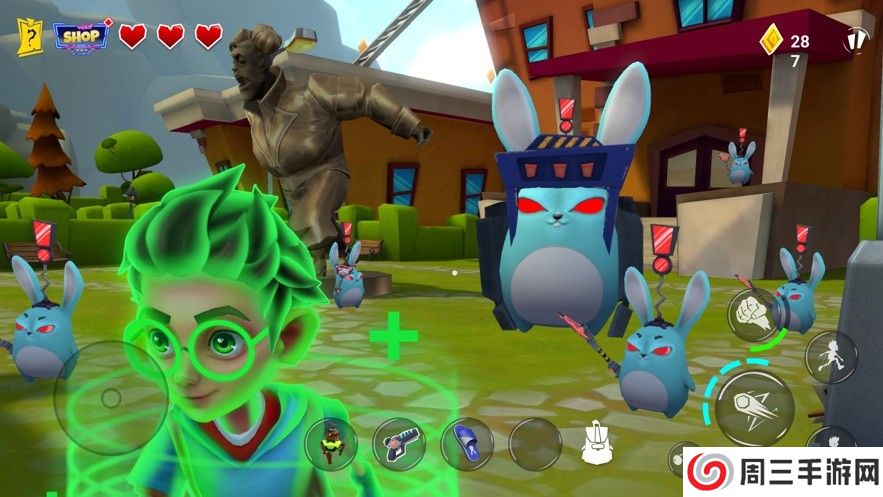Equip the blaster gun slot
883x497 pixels.
click(x=399, y=443)
